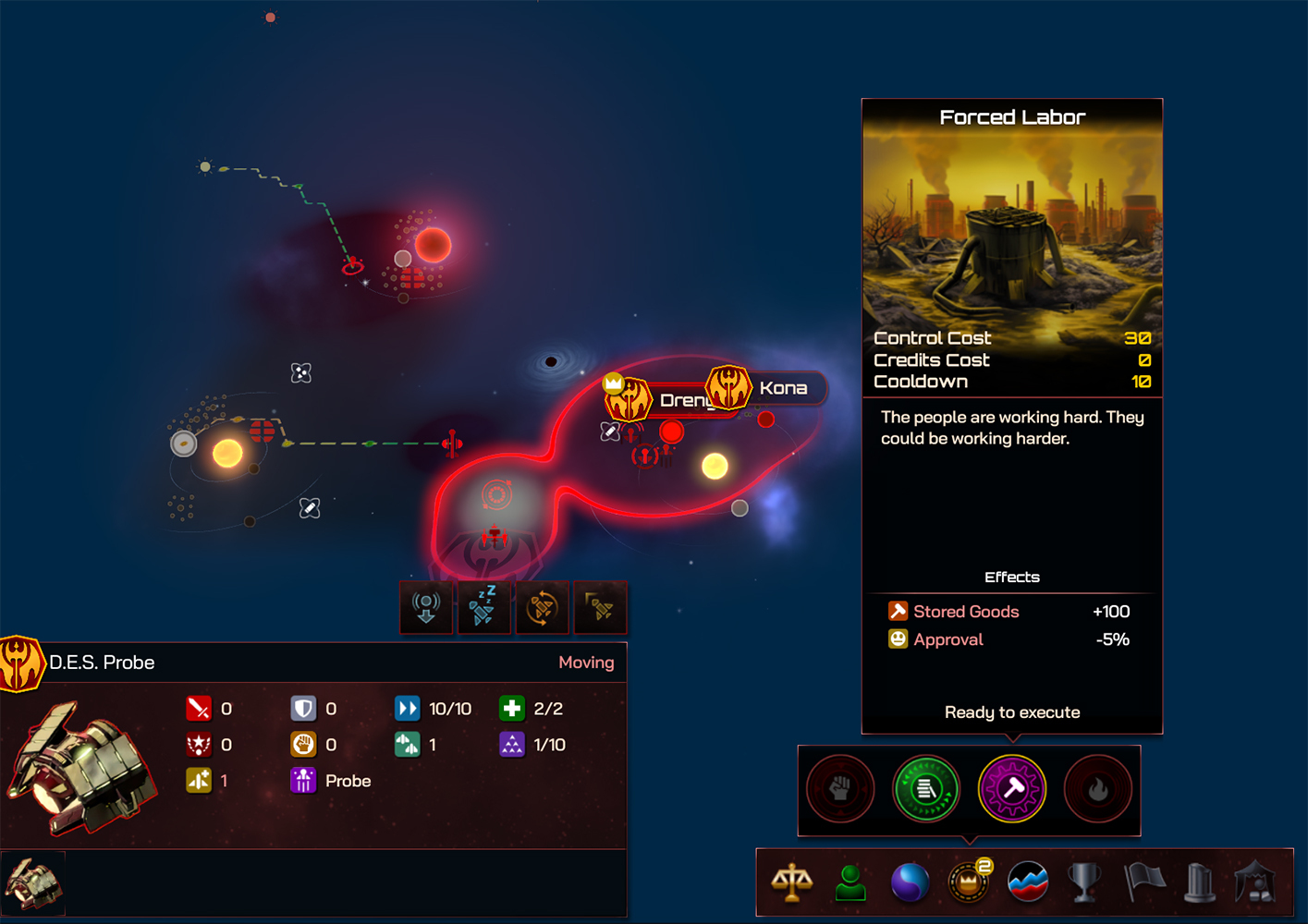Execute the Forced Labor order
This screenshot has width=1308, height=924.
(x=1012, y=711)
